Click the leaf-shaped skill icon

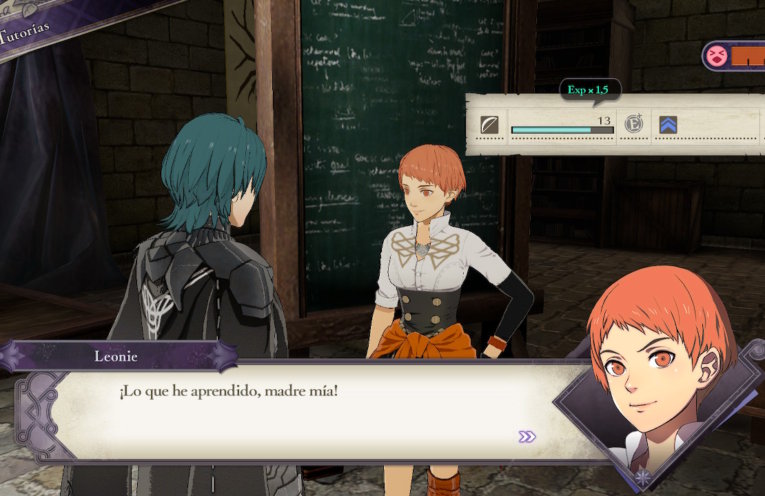(490, 126)
